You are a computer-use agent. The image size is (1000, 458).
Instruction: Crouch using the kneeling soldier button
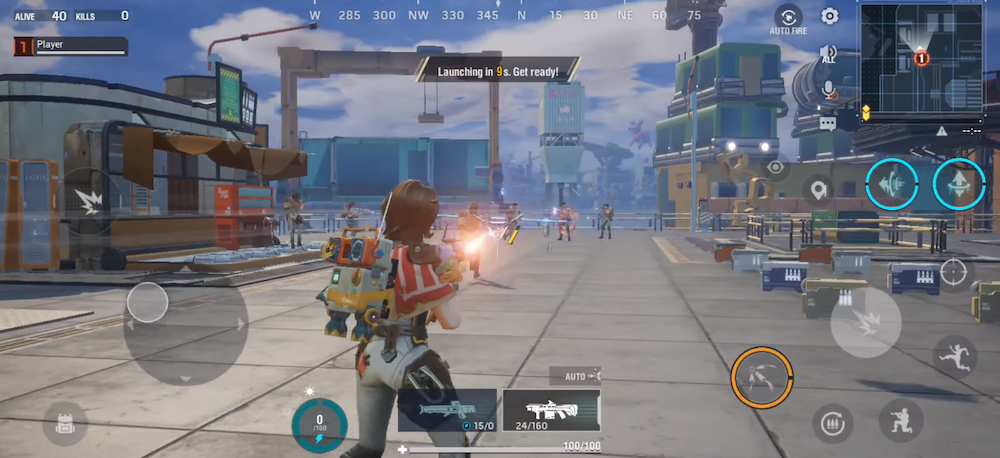900,420
